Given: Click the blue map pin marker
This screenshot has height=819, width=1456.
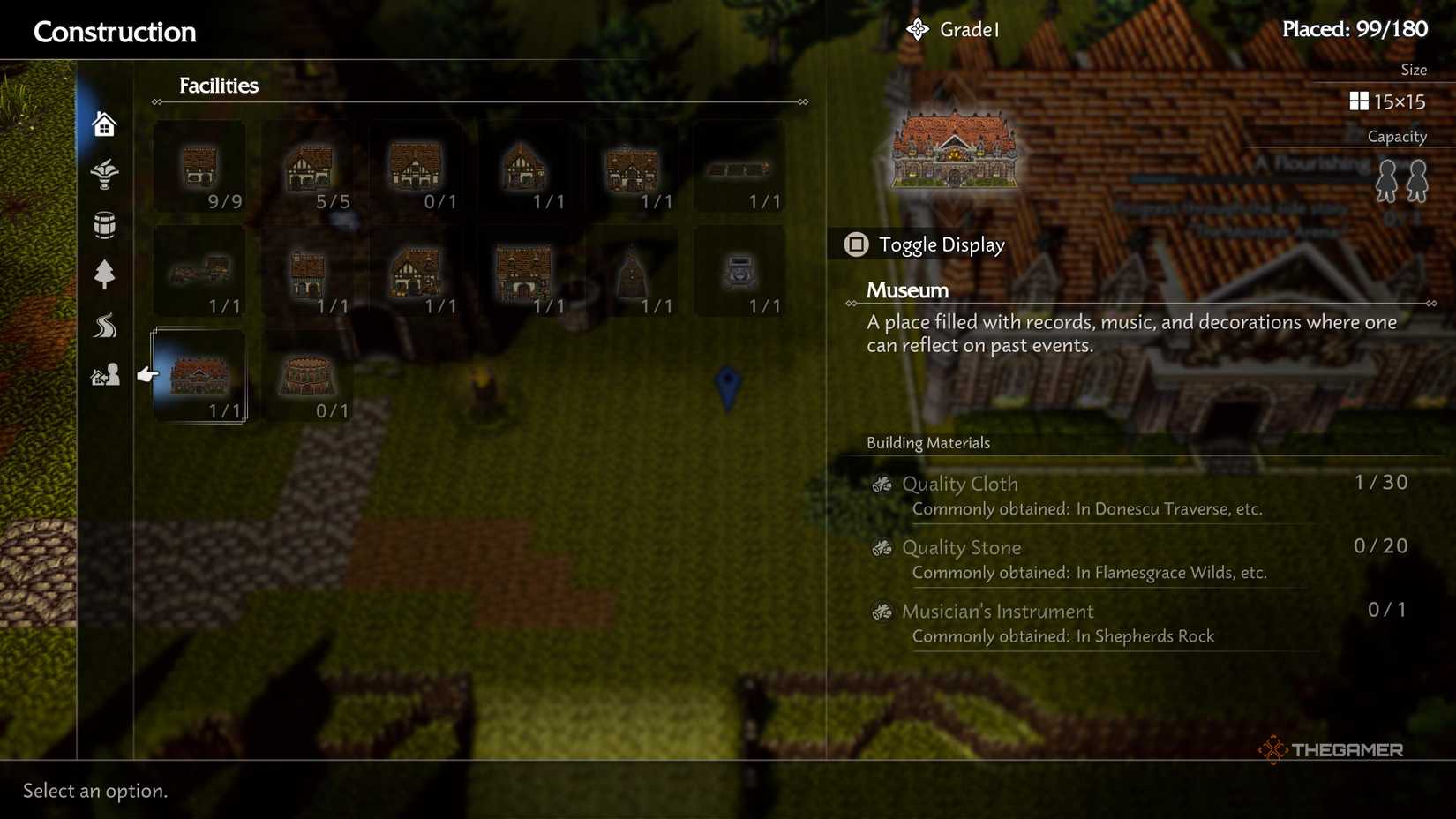Looking at the screenshot, I should coord(725,385).
